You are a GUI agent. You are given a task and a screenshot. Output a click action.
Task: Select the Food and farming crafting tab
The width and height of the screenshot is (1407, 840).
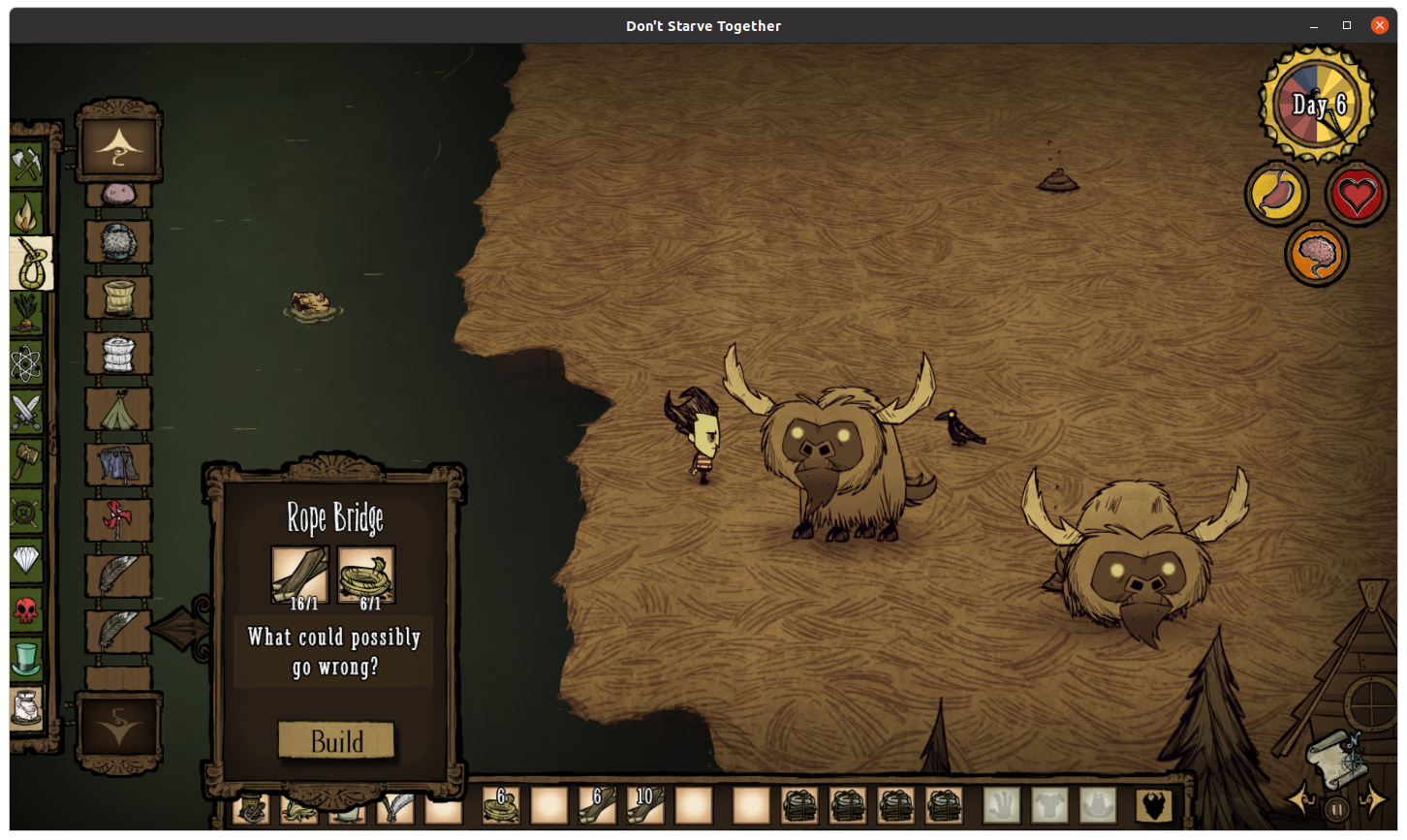coord(26,314)
